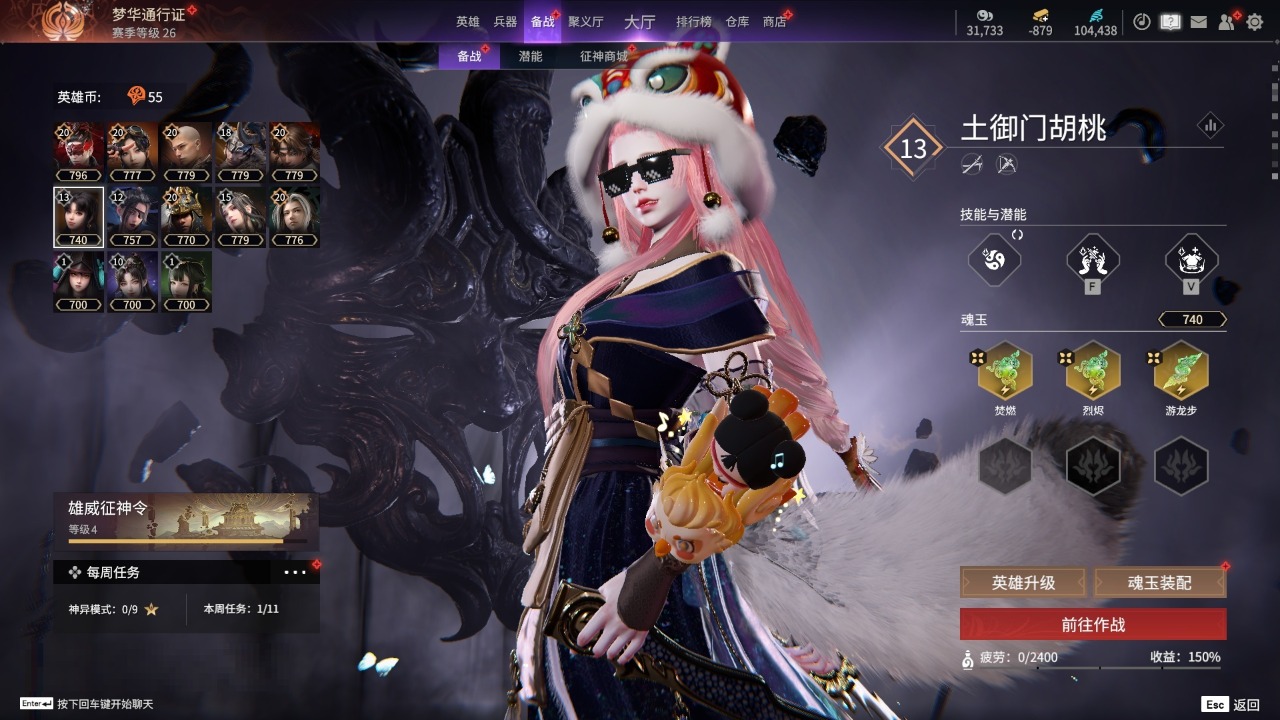Open 魂玉装配 soul jade equipment
The image size is (1280, 720).
click(x=1160, y=582)
